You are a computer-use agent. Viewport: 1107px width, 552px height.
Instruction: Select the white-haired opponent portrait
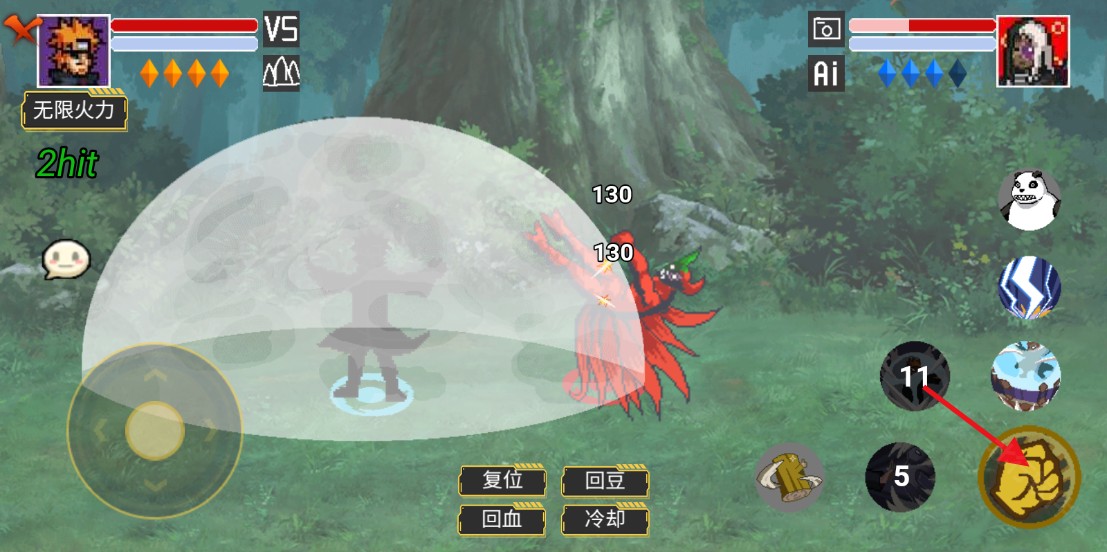[1033, 50]
